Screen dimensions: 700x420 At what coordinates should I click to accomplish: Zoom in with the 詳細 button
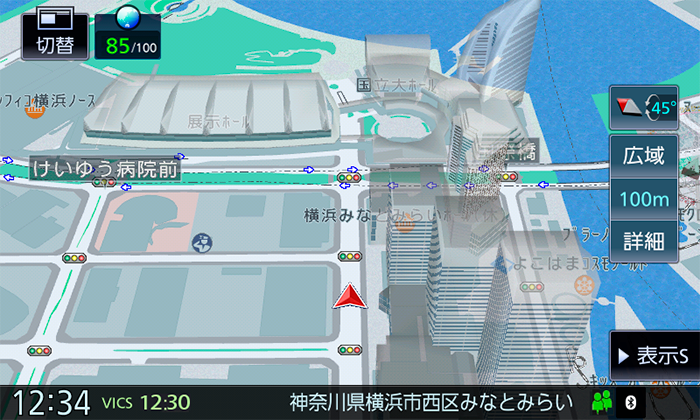coord(644,240)
